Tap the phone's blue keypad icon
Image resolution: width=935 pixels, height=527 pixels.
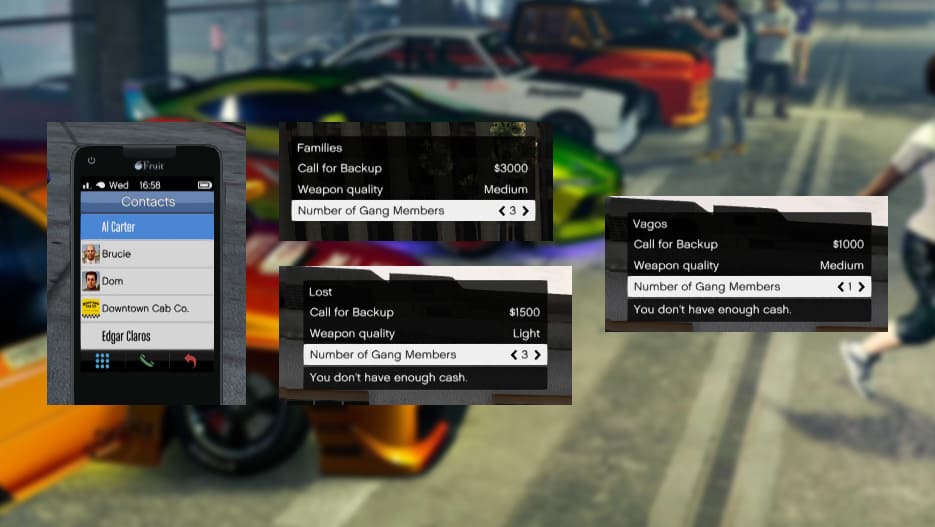(x=102, y=361)
